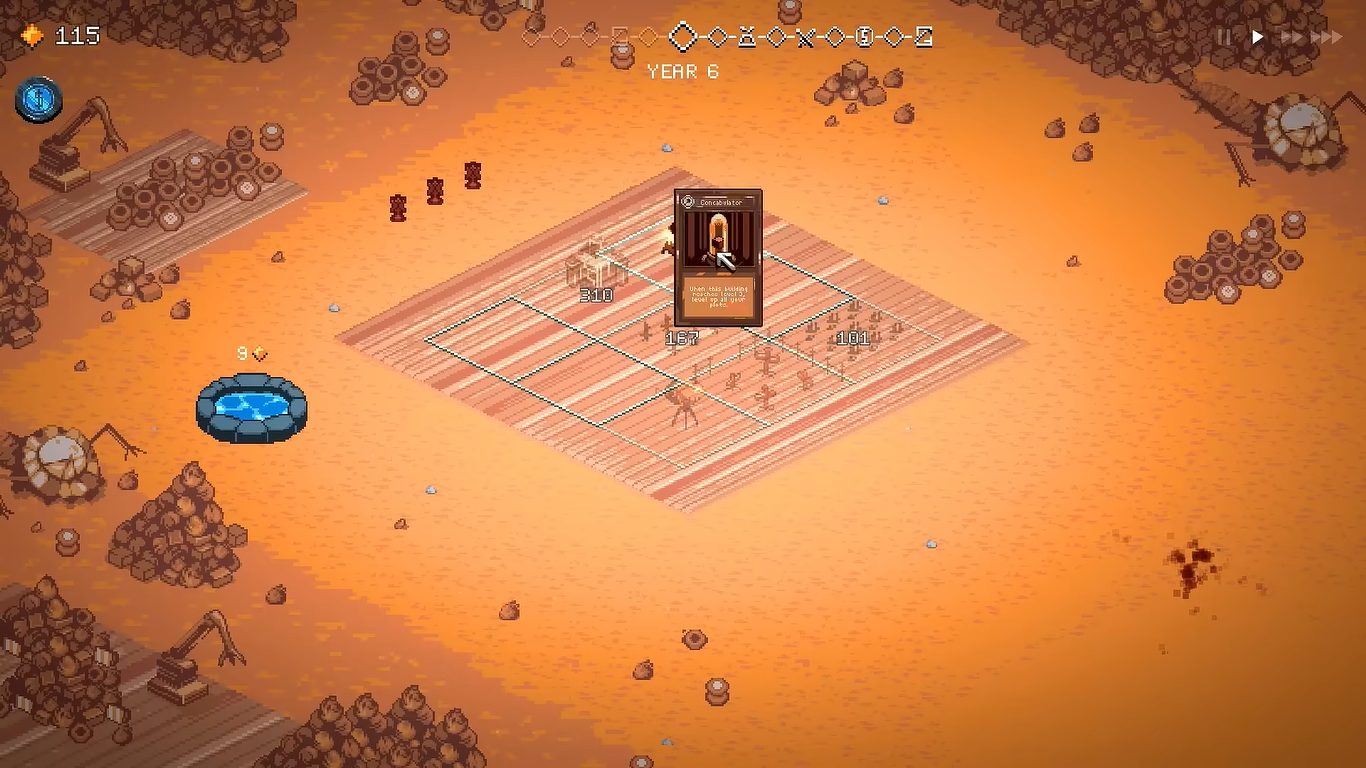Image resolution: width=1366 pixels, height=768 pixels.
Task: Click the blue round coin button
Action: tap(39, 100)
